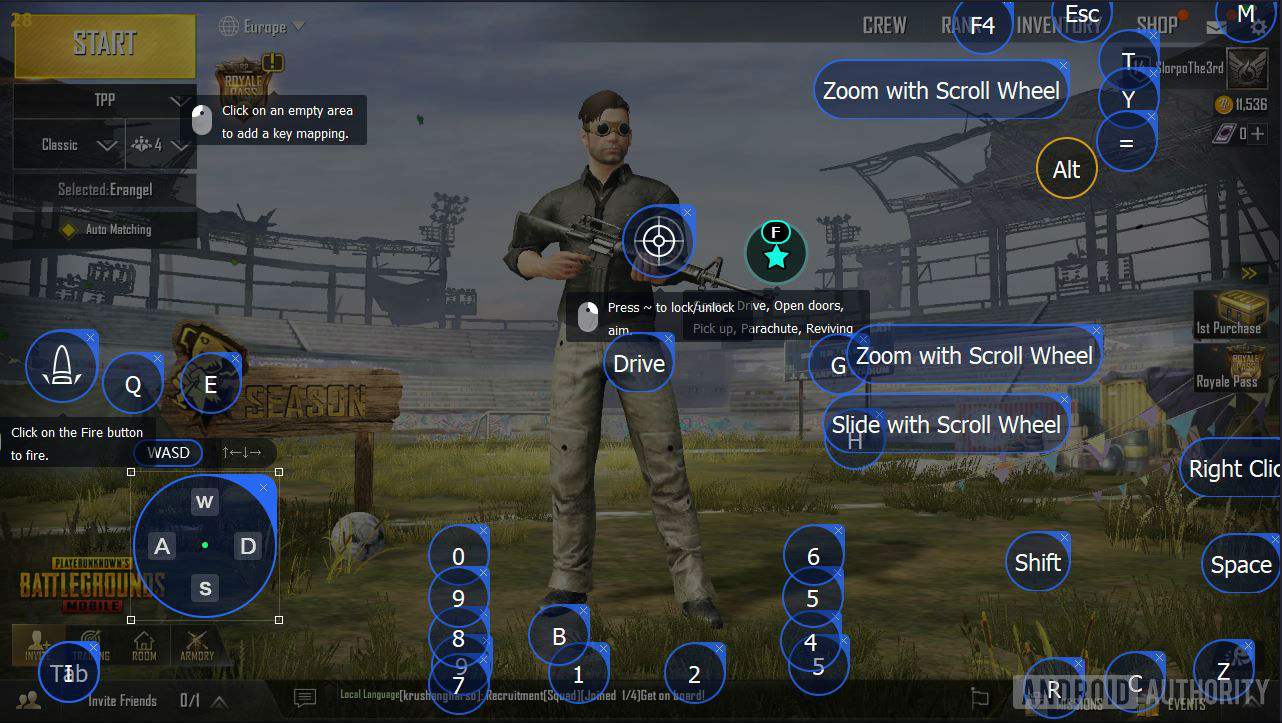
Task: Select the Fire button mapping on the left
Action: [60, 366]
